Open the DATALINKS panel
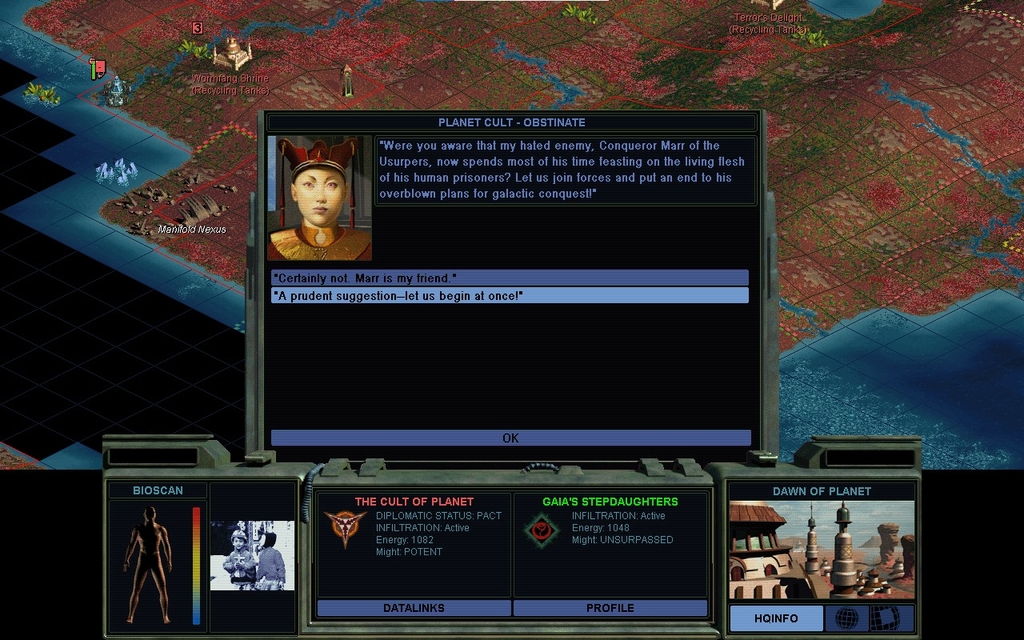Viewport: 1024px width, 640px height. [413, 608]
